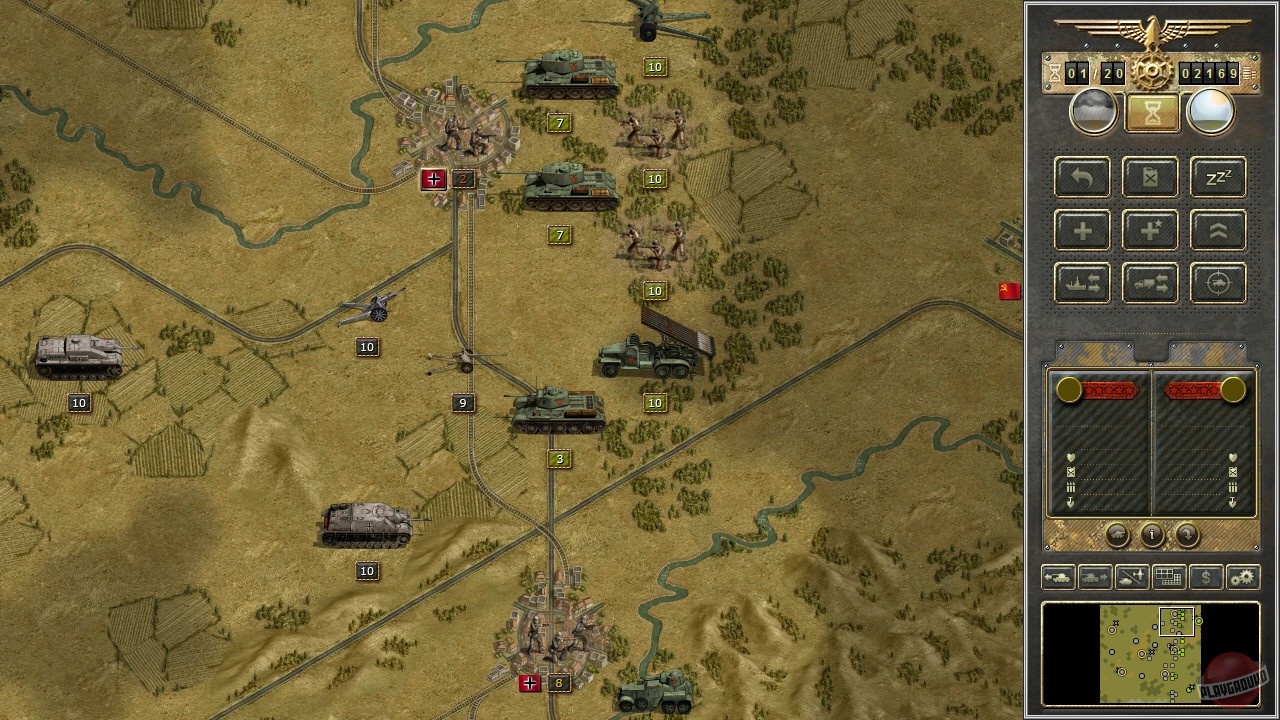The image size is (1280, 720).
Task: Click the rain cloud weather indicator
Action: pyautogui.click(x=1093, y=110)
